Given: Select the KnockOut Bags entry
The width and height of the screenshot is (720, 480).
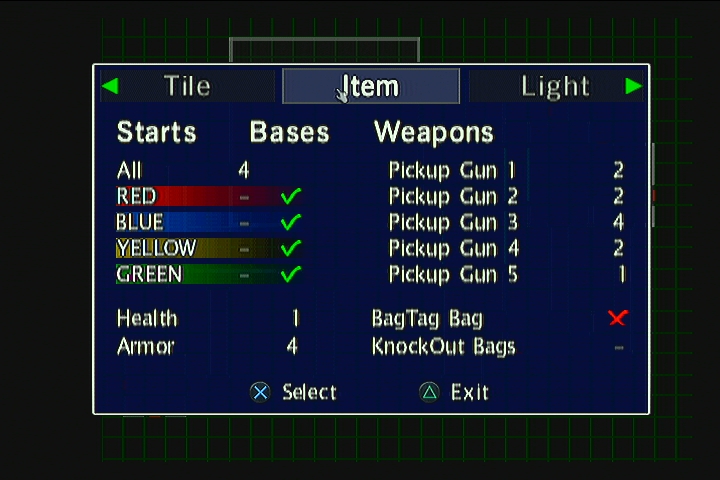Looking at the screenshot, I should pyautogui.click(x=444, y=346).
